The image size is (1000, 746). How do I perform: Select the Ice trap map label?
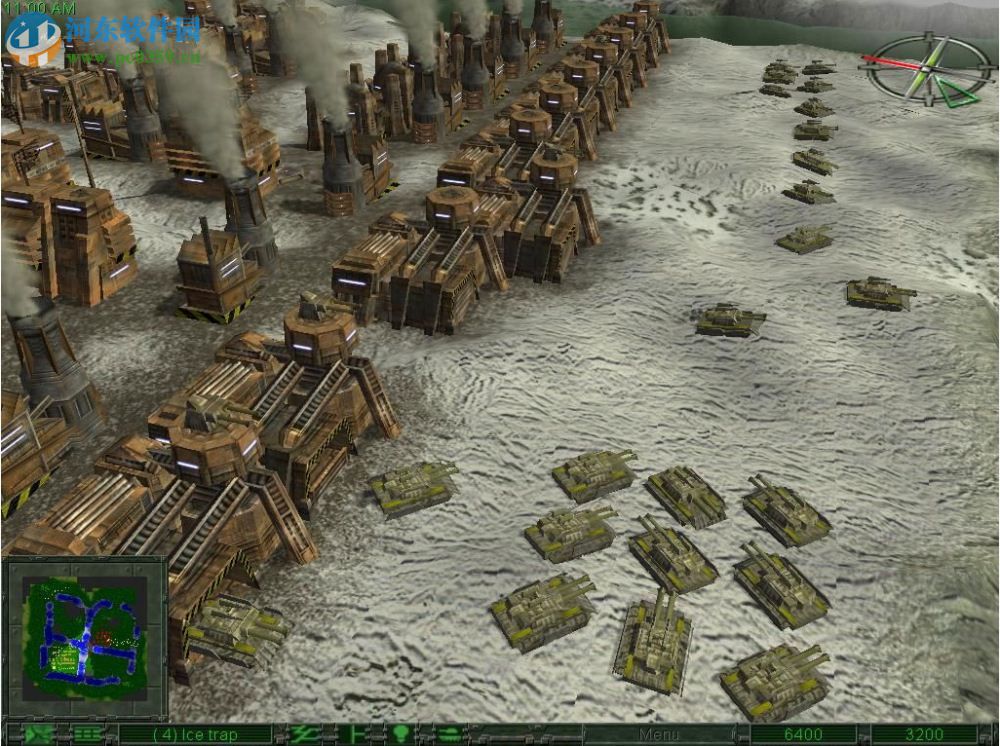[196, 736]
